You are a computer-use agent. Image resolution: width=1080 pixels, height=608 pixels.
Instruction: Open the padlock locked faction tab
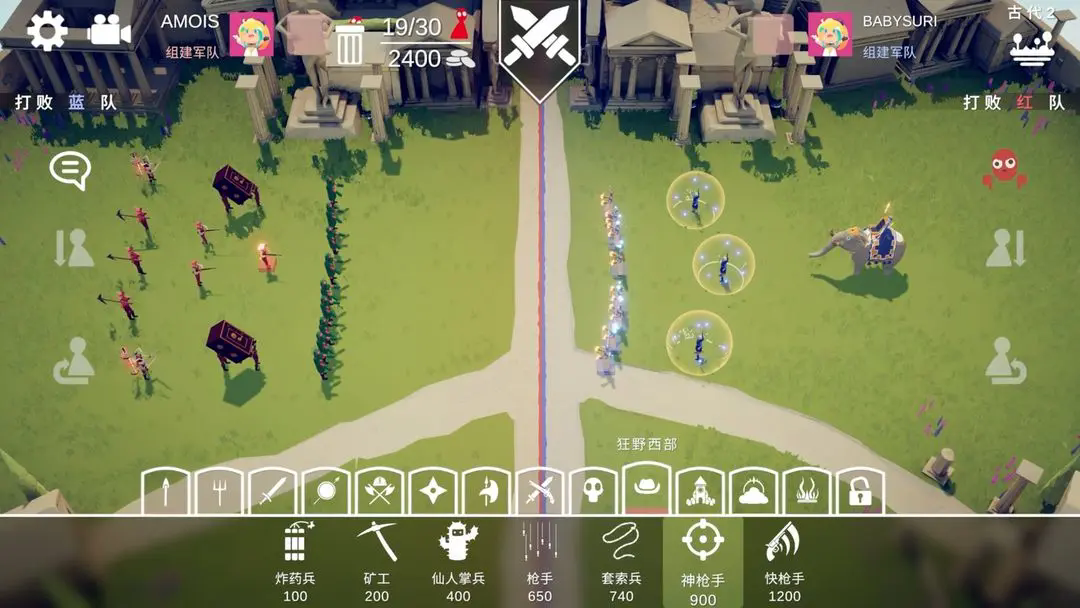point(860,491)
